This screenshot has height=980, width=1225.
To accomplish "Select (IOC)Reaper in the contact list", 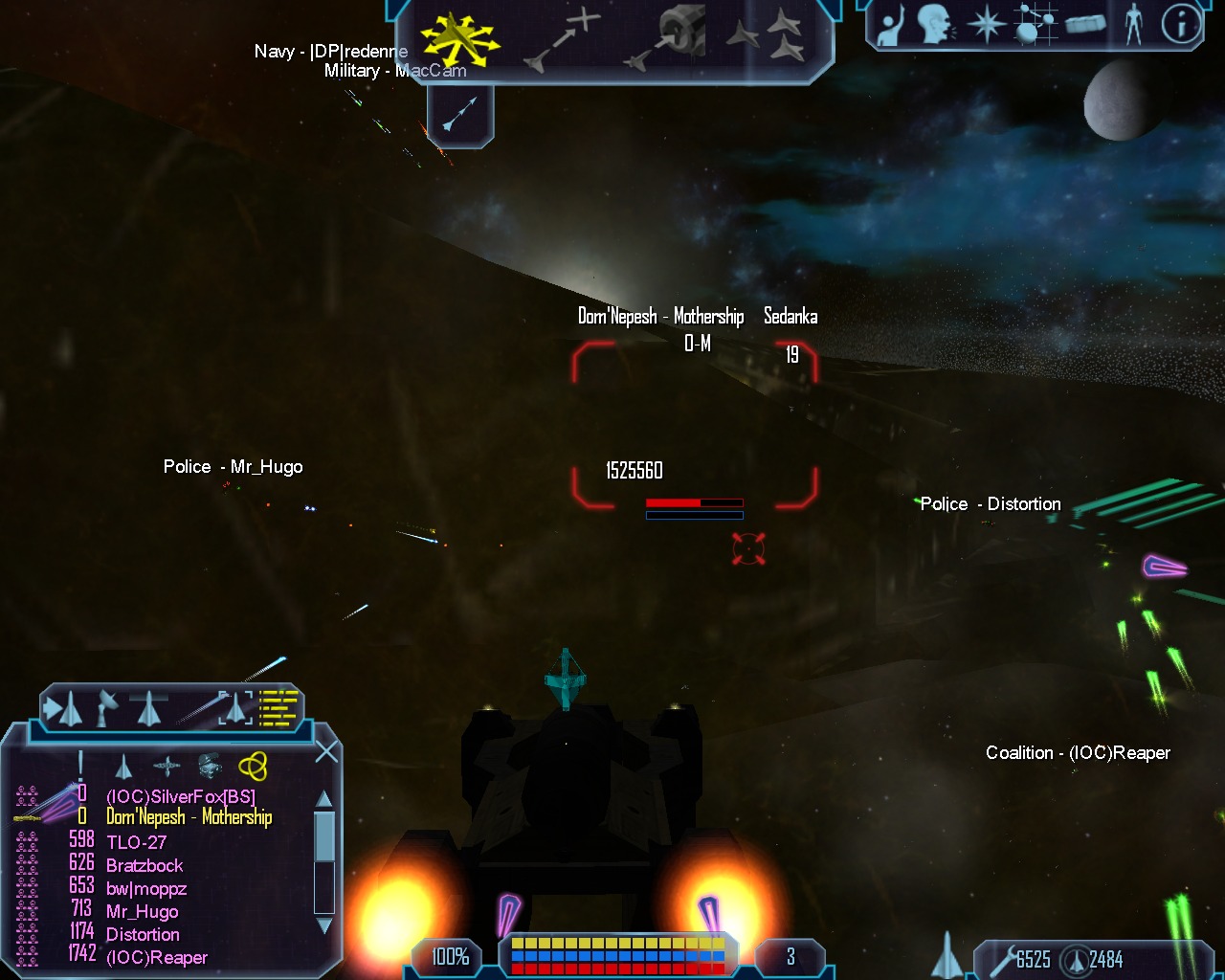I will [x=157, y=958].
